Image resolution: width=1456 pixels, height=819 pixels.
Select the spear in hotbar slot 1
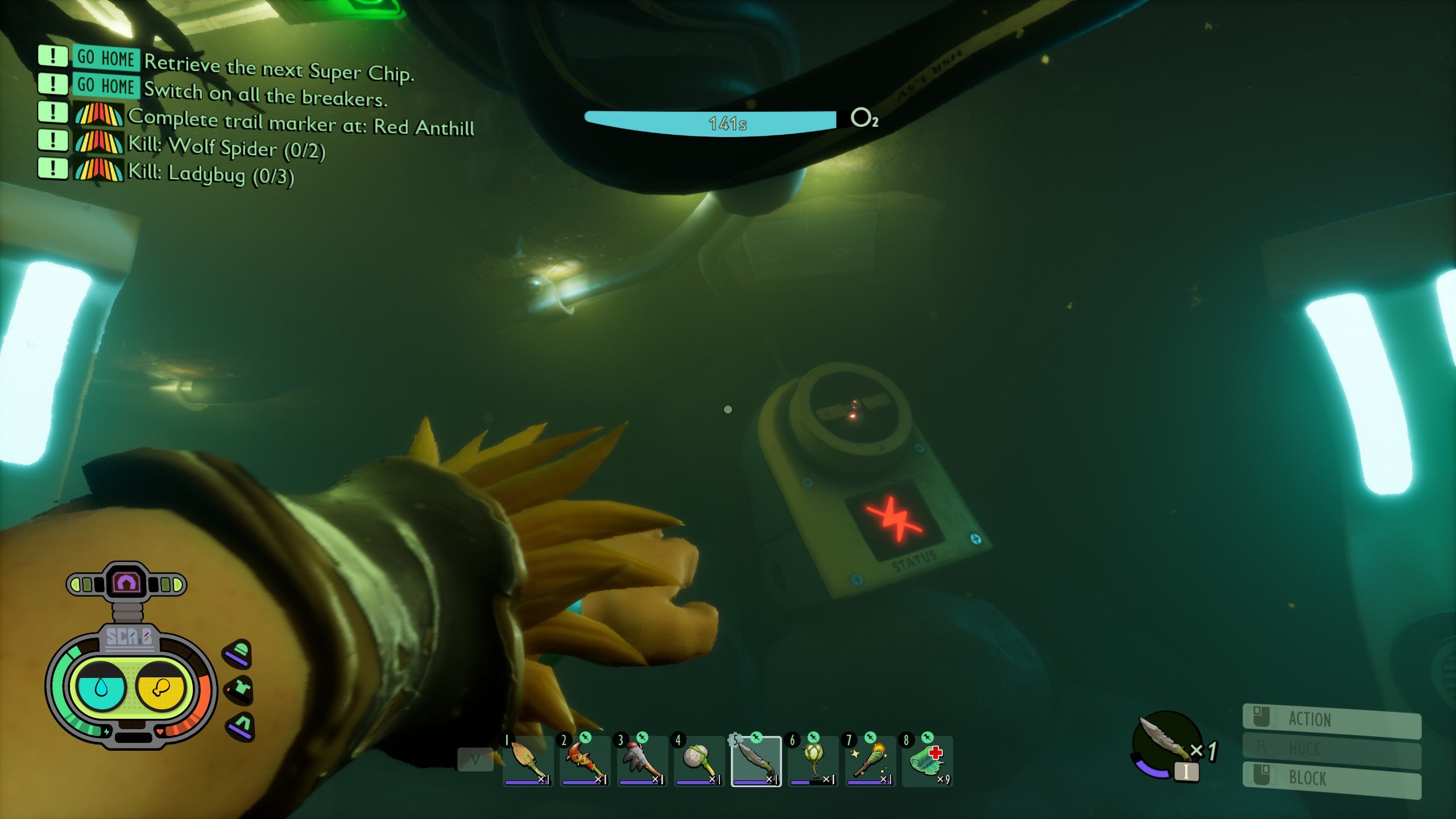[x=528, y=759]
